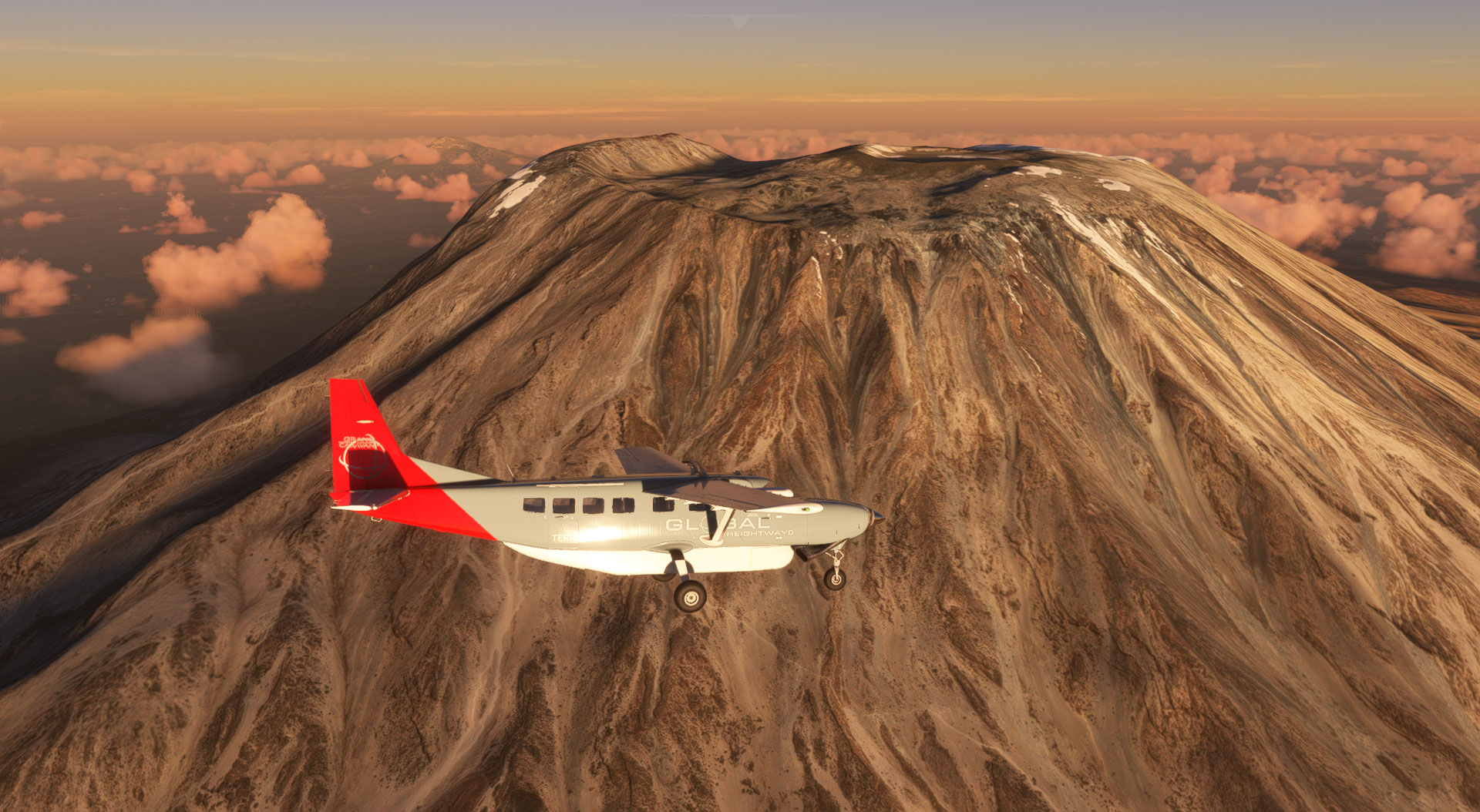
Task: Open the toolbar with the top arrow handle
Action: (740, 22)
